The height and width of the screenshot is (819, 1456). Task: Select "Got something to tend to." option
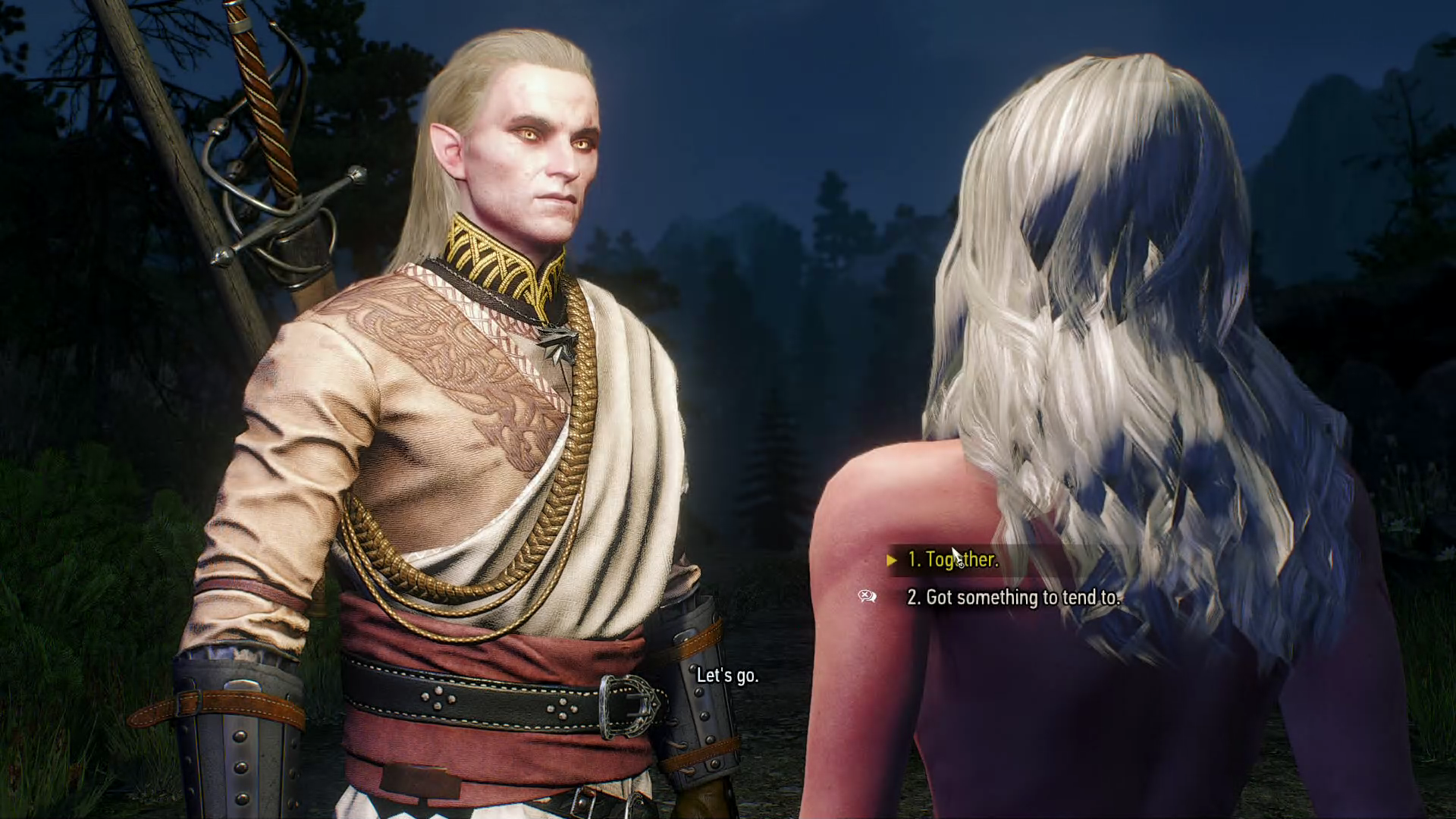pyautogui.click(x=1013, y=598)
